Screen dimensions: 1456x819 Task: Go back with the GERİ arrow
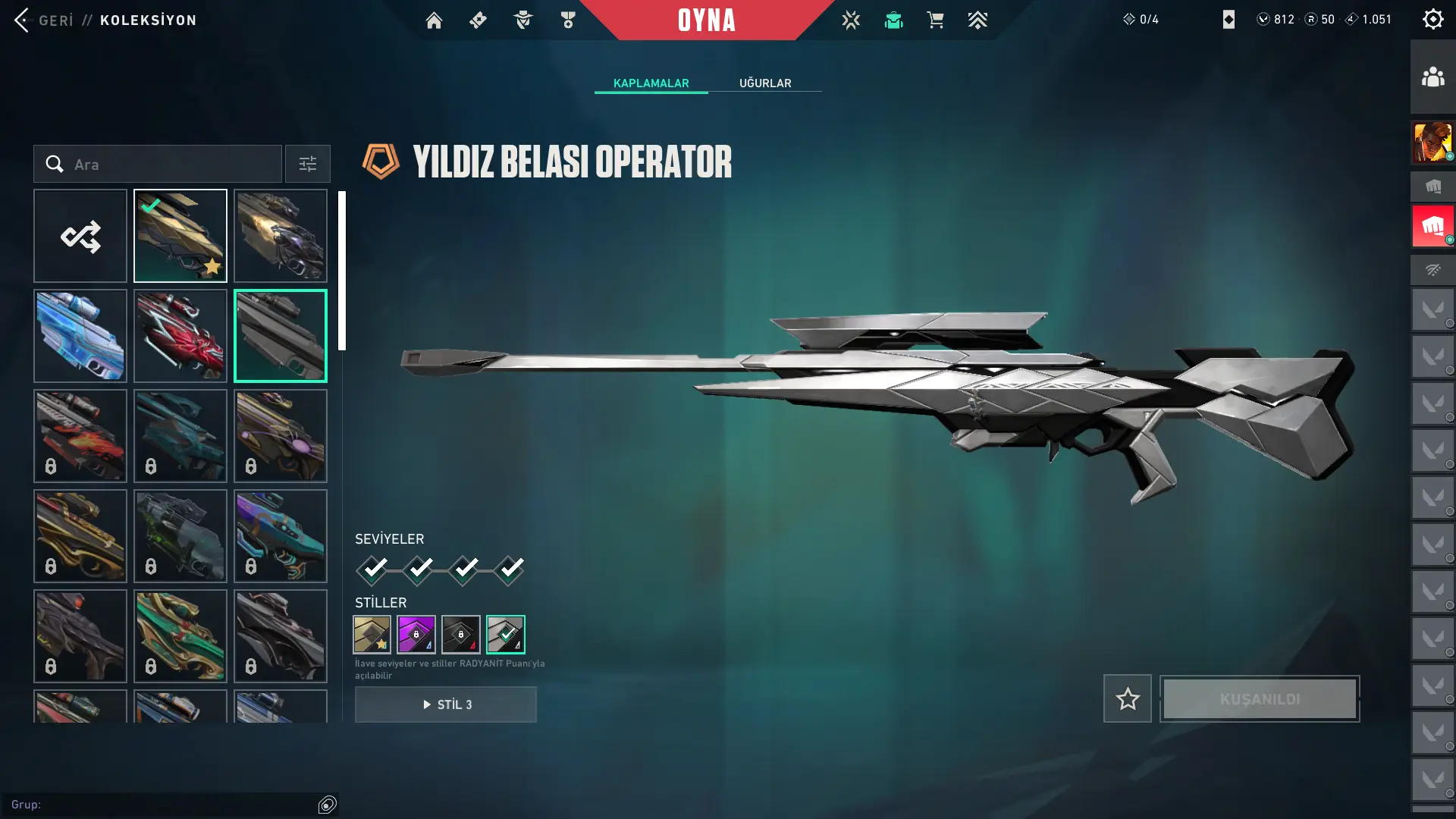(x=23, y=20)
